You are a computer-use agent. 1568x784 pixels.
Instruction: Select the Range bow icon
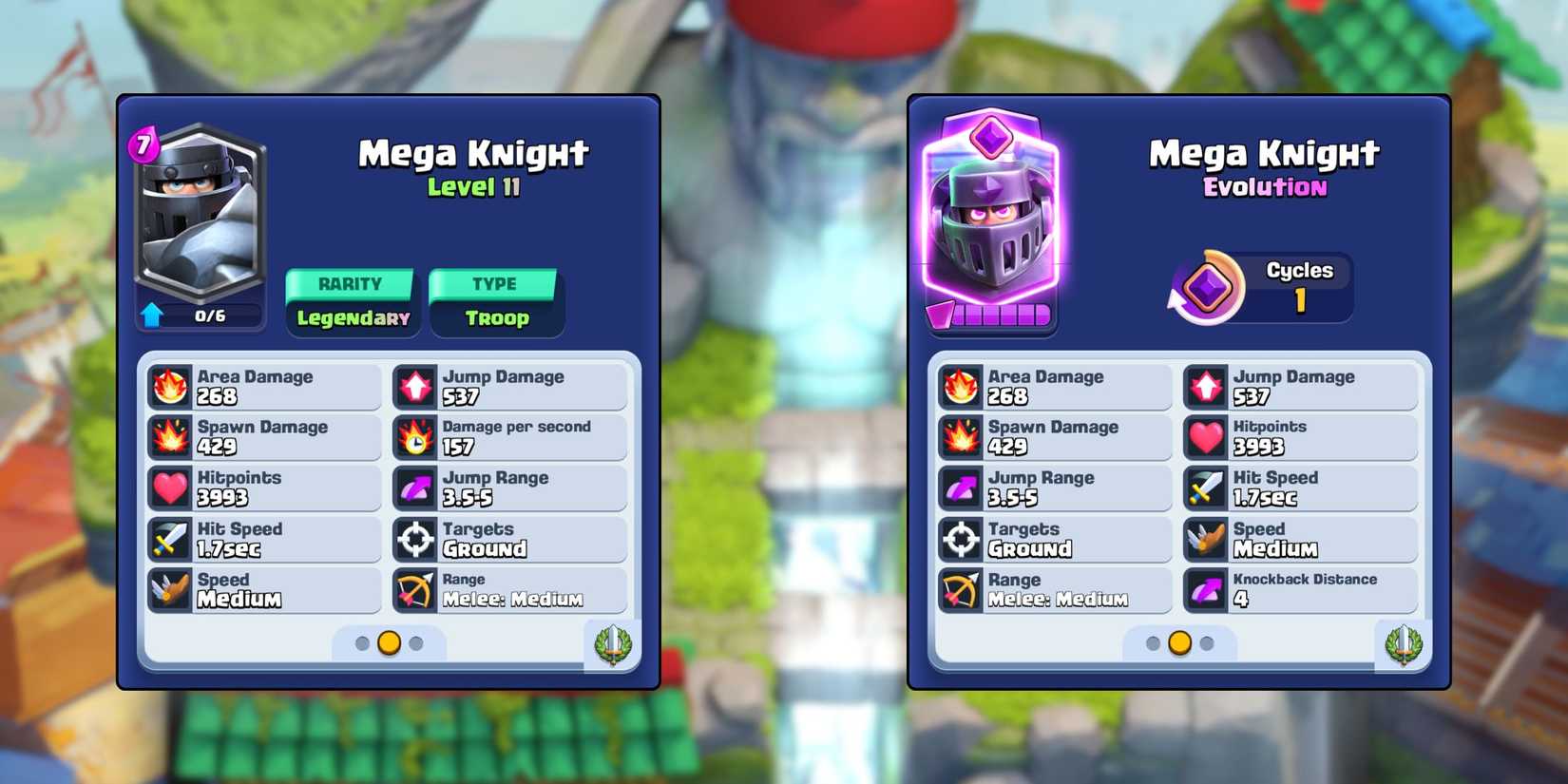pos(415,590)
